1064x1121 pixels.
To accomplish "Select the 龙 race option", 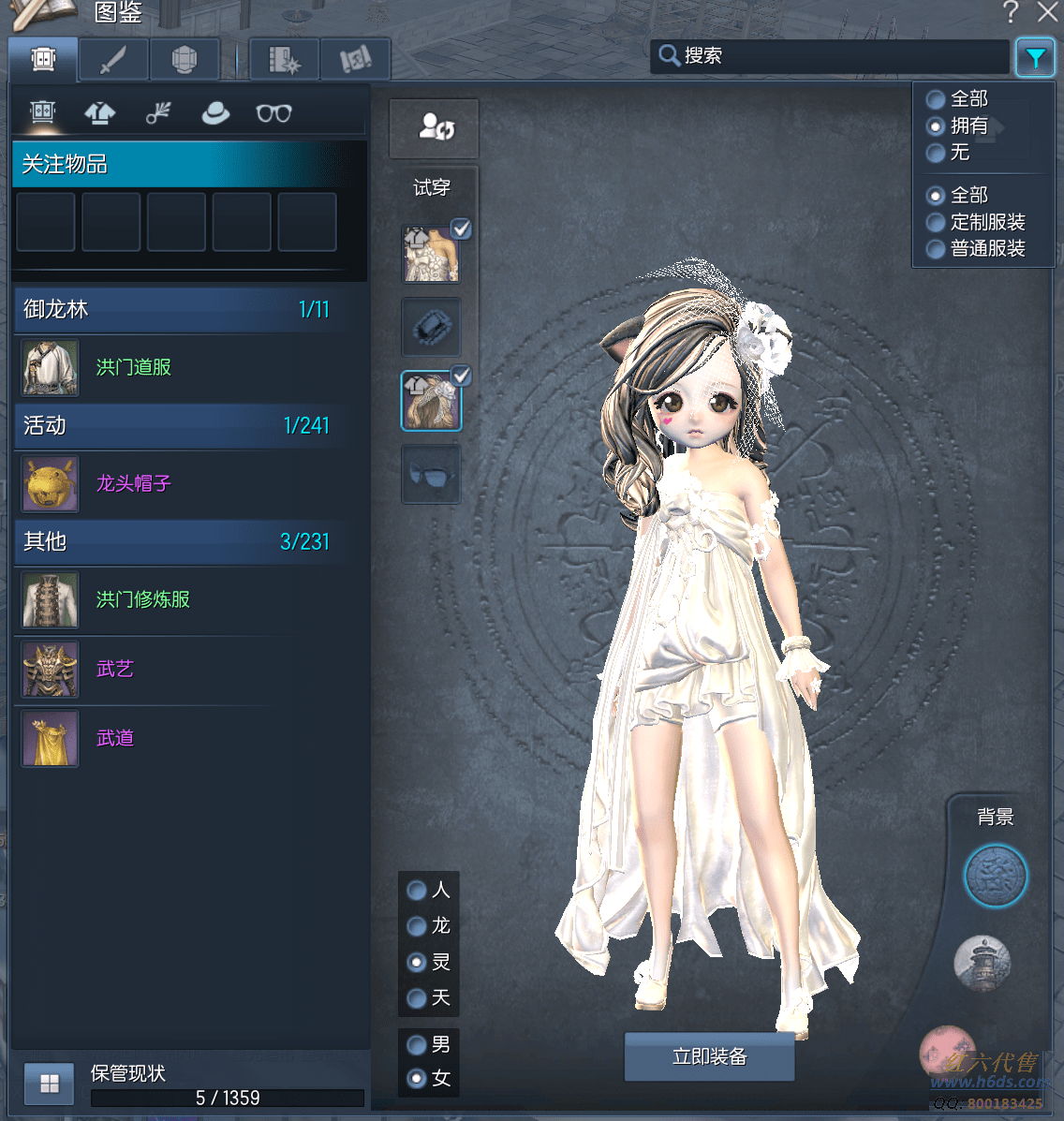I will click(418, 926).
